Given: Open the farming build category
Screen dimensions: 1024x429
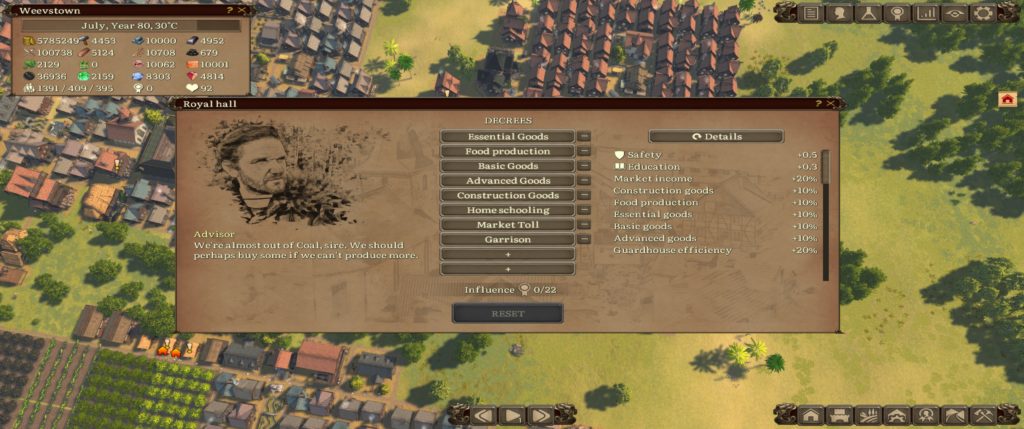Looking at the screenshot, I should click(x=869, y=415).
